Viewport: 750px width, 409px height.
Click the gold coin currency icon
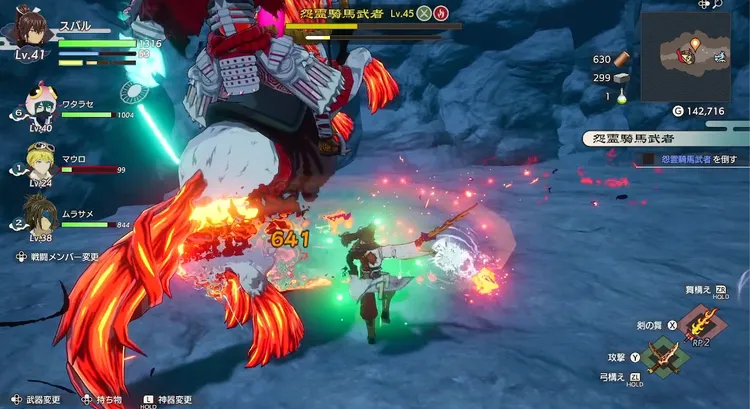point(679,111)
